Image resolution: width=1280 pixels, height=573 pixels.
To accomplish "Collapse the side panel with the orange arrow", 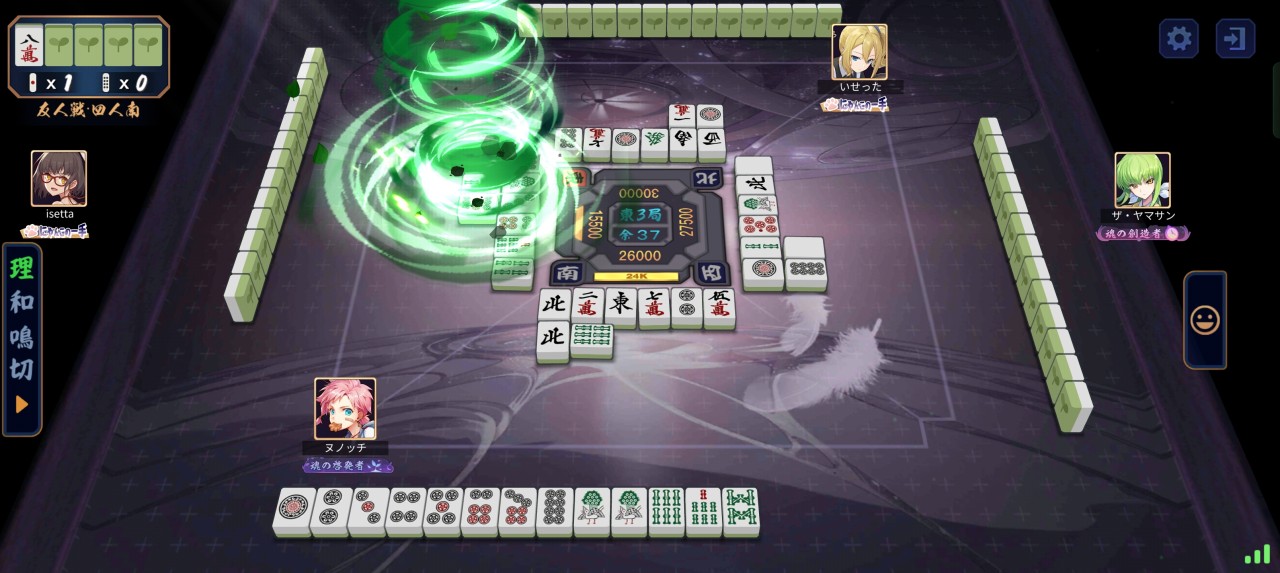I will pos(22,405).
